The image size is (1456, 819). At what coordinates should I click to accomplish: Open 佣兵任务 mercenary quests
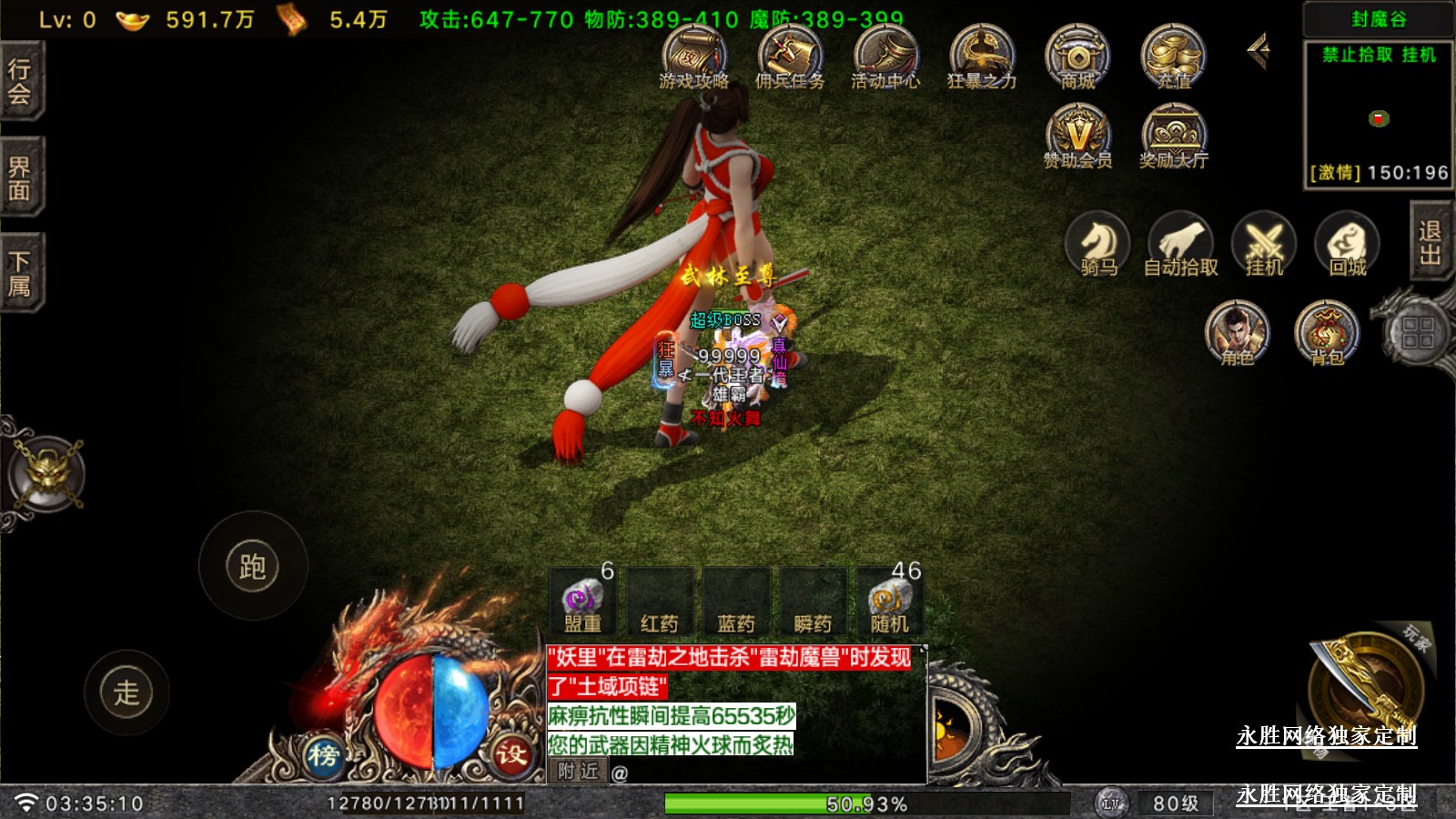click(790, 56)
